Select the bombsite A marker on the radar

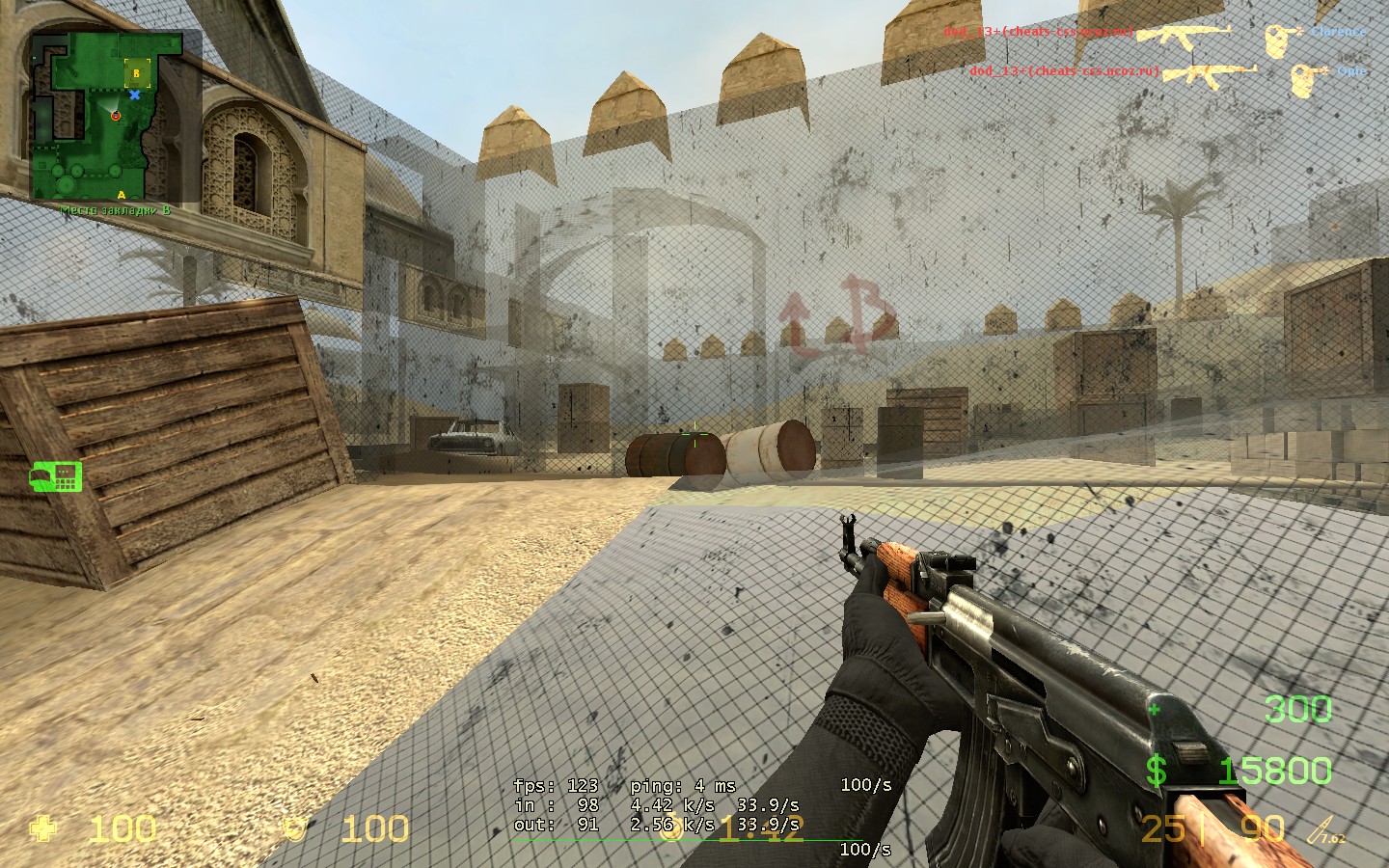(122, 195)
